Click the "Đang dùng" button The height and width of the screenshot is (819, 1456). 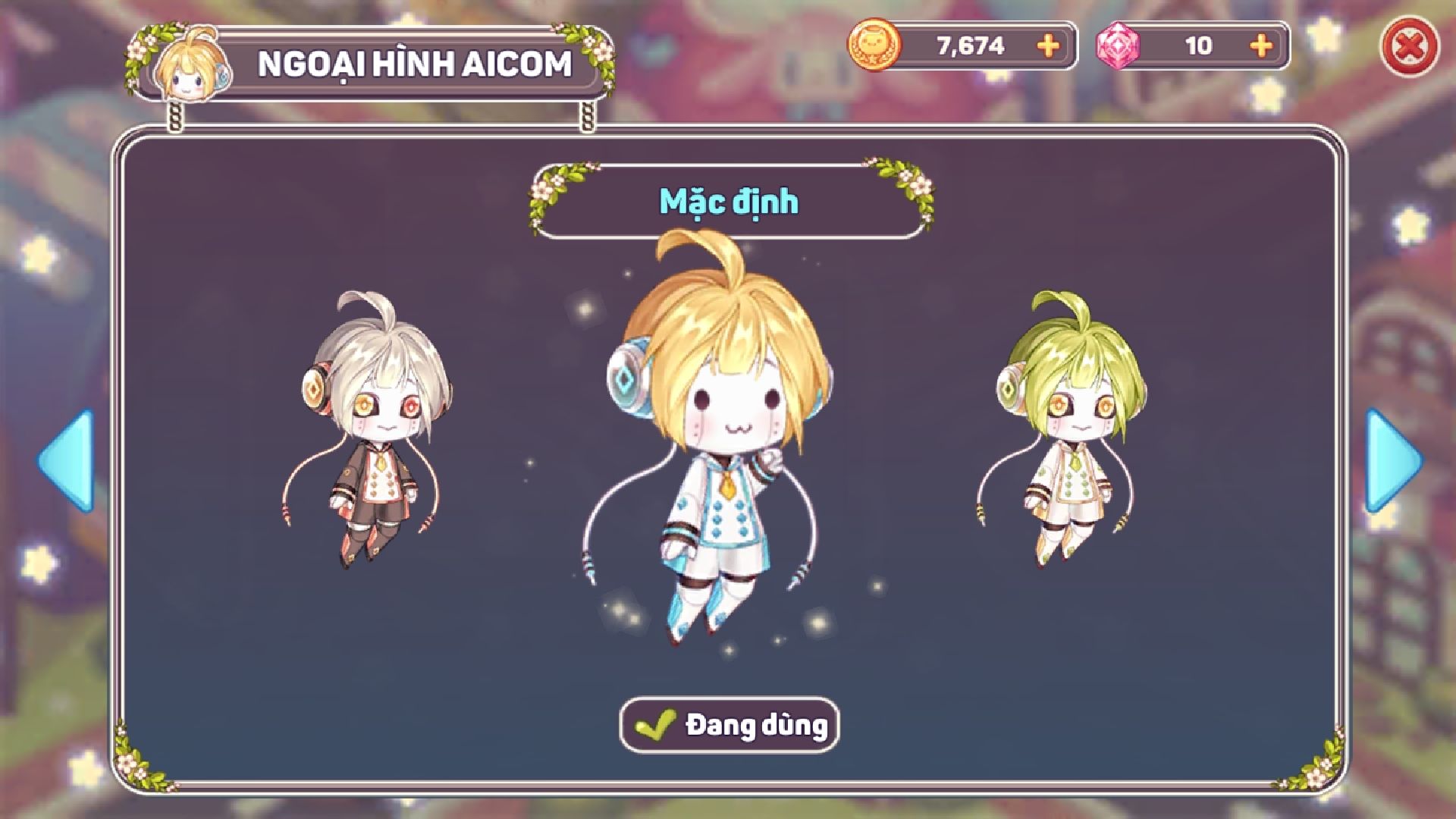point(730,725)
